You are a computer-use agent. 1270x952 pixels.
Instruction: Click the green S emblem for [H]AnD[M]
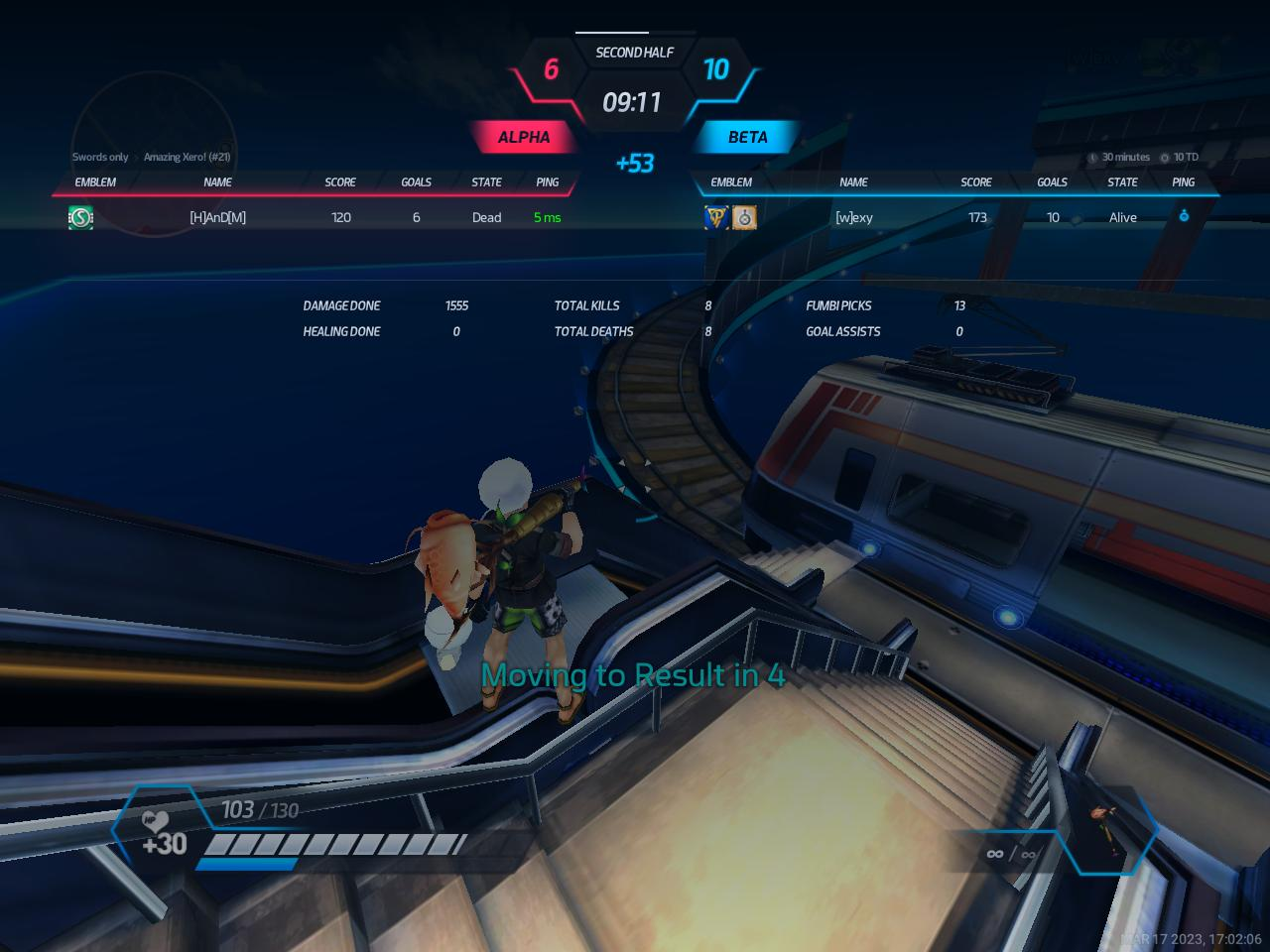pyautogui.click(x=80, y=217)
